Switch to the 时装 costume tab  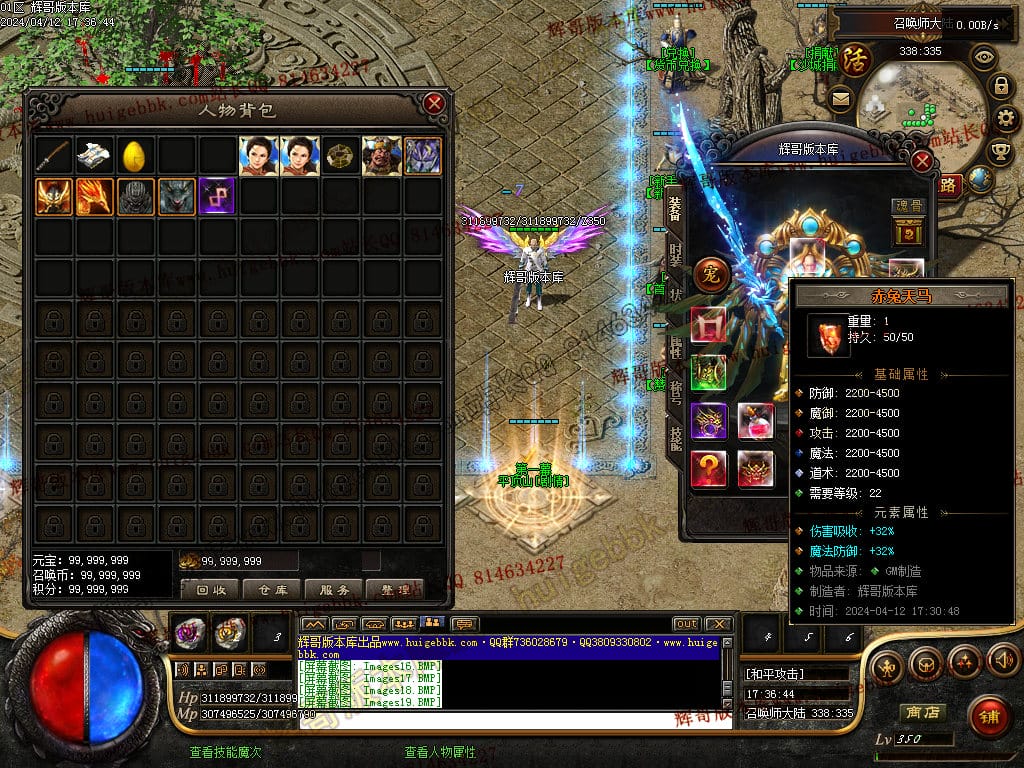click(676, 253)
